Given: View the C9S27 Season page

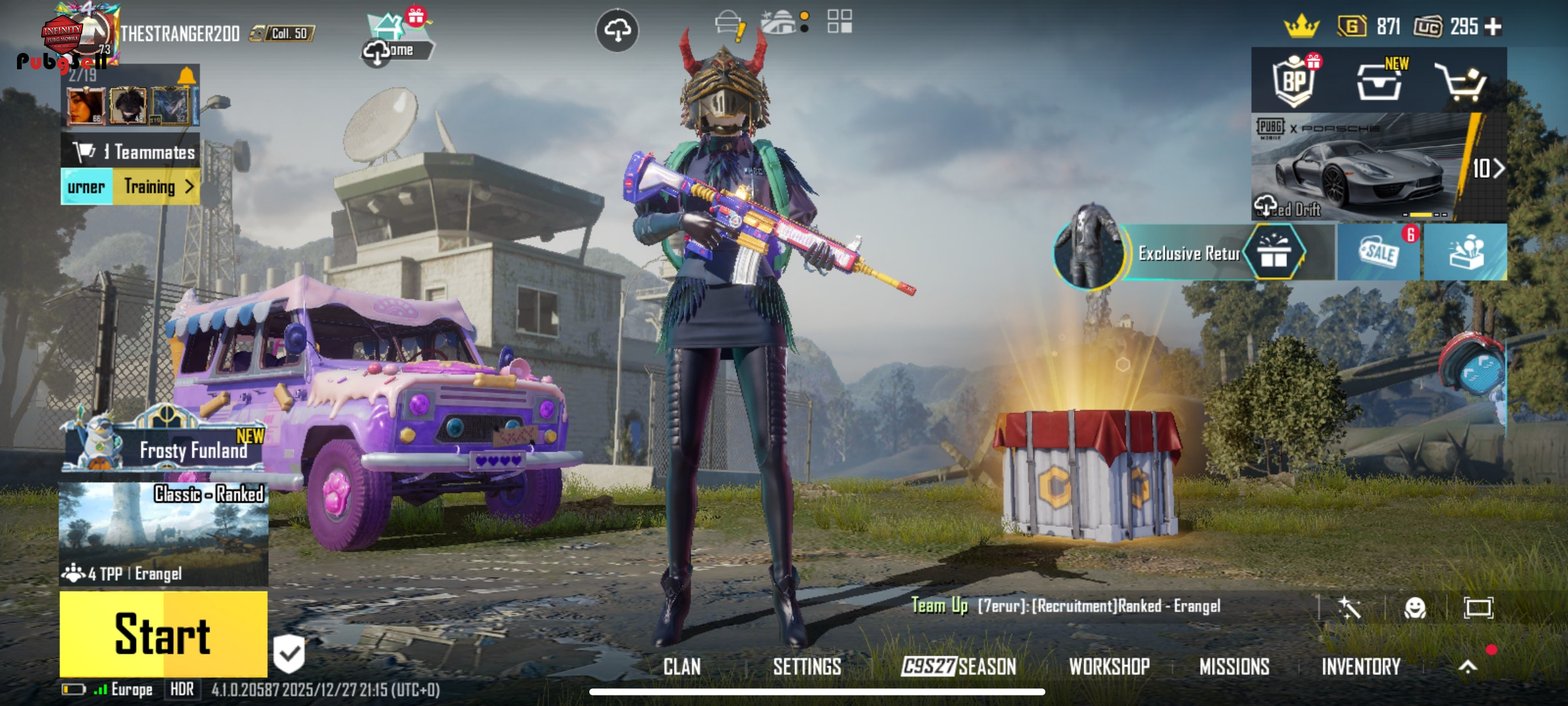Looking at the screenshot, I should click(x=958, y=667).
